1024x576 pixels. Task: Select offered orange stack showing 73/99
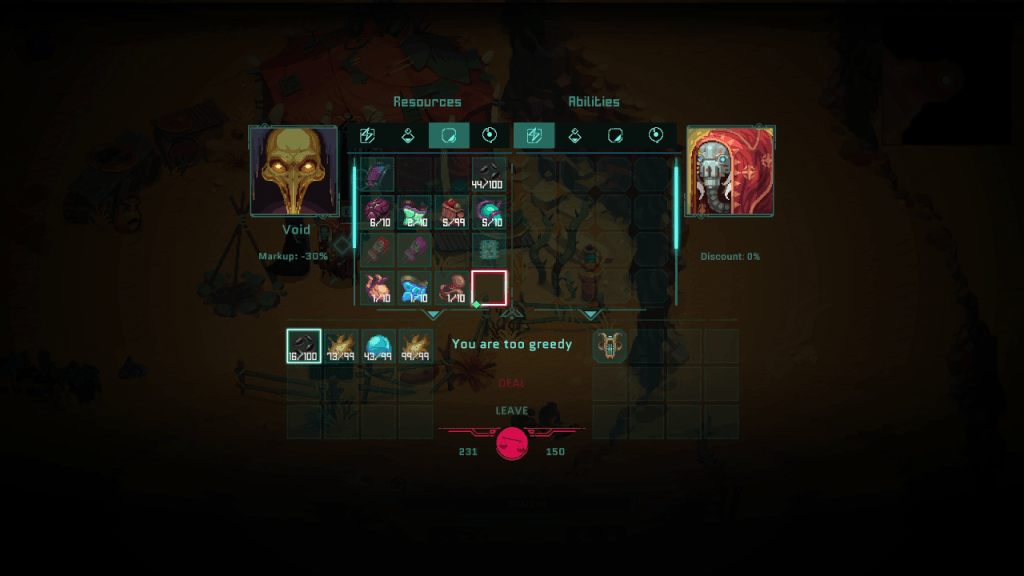tap(341, 346)
